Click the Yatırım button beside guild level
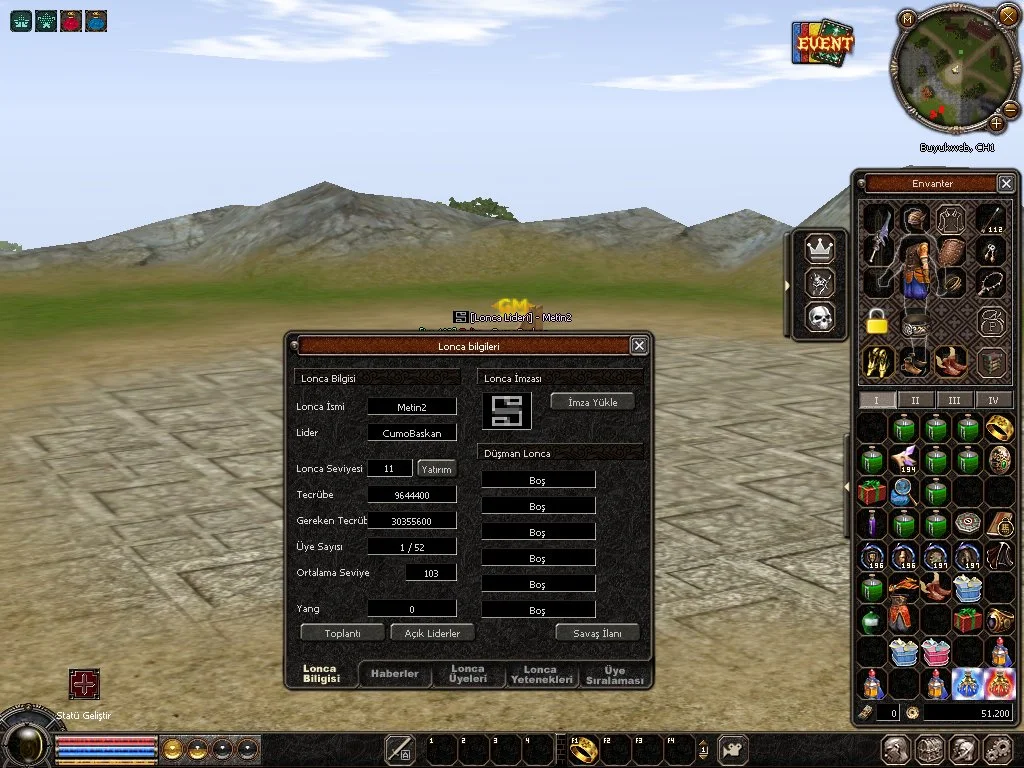 coord(436,468)
